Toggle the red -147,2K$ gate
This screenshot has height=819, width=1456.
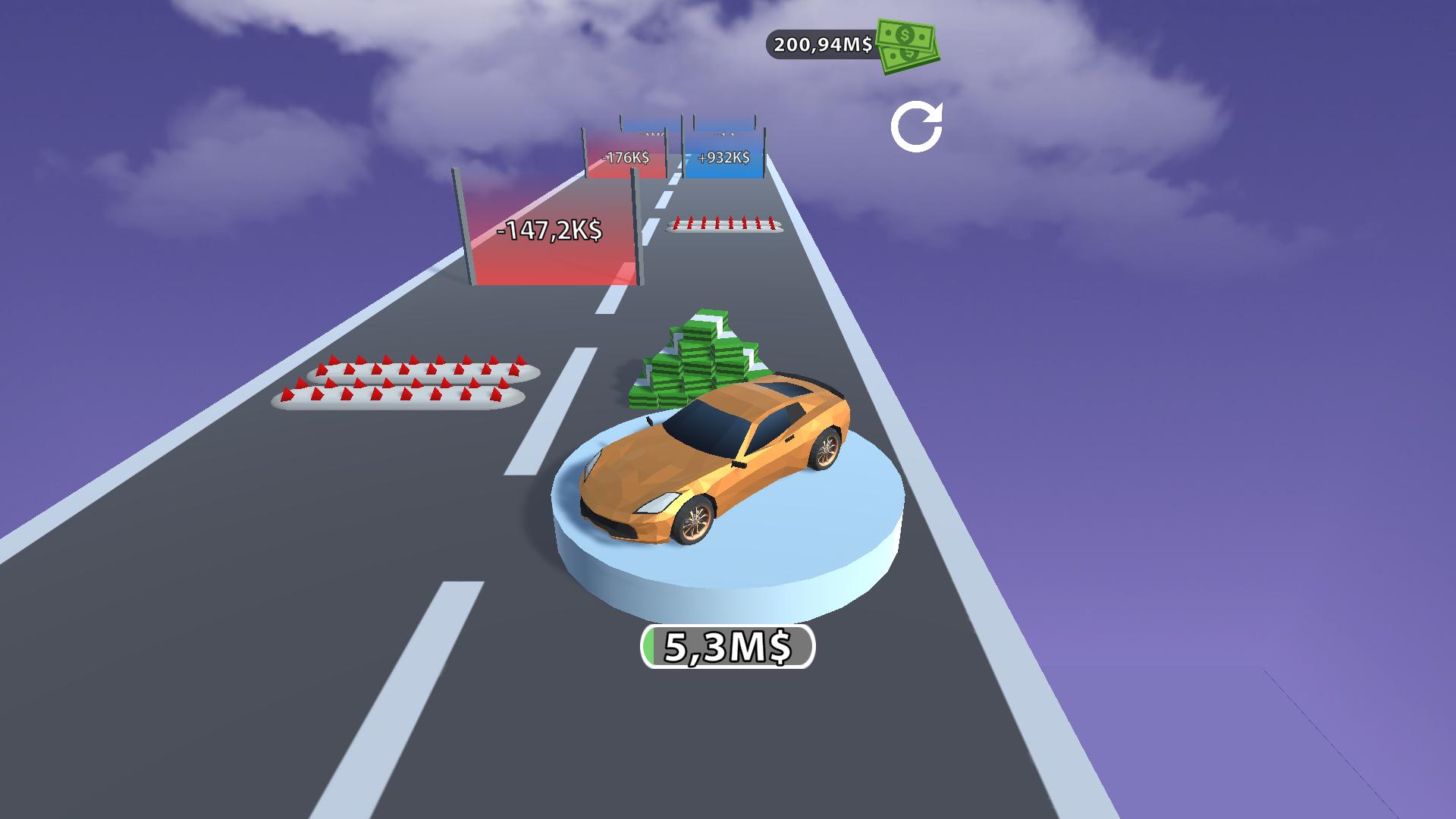pyautogui.click(x=548, y=227)
